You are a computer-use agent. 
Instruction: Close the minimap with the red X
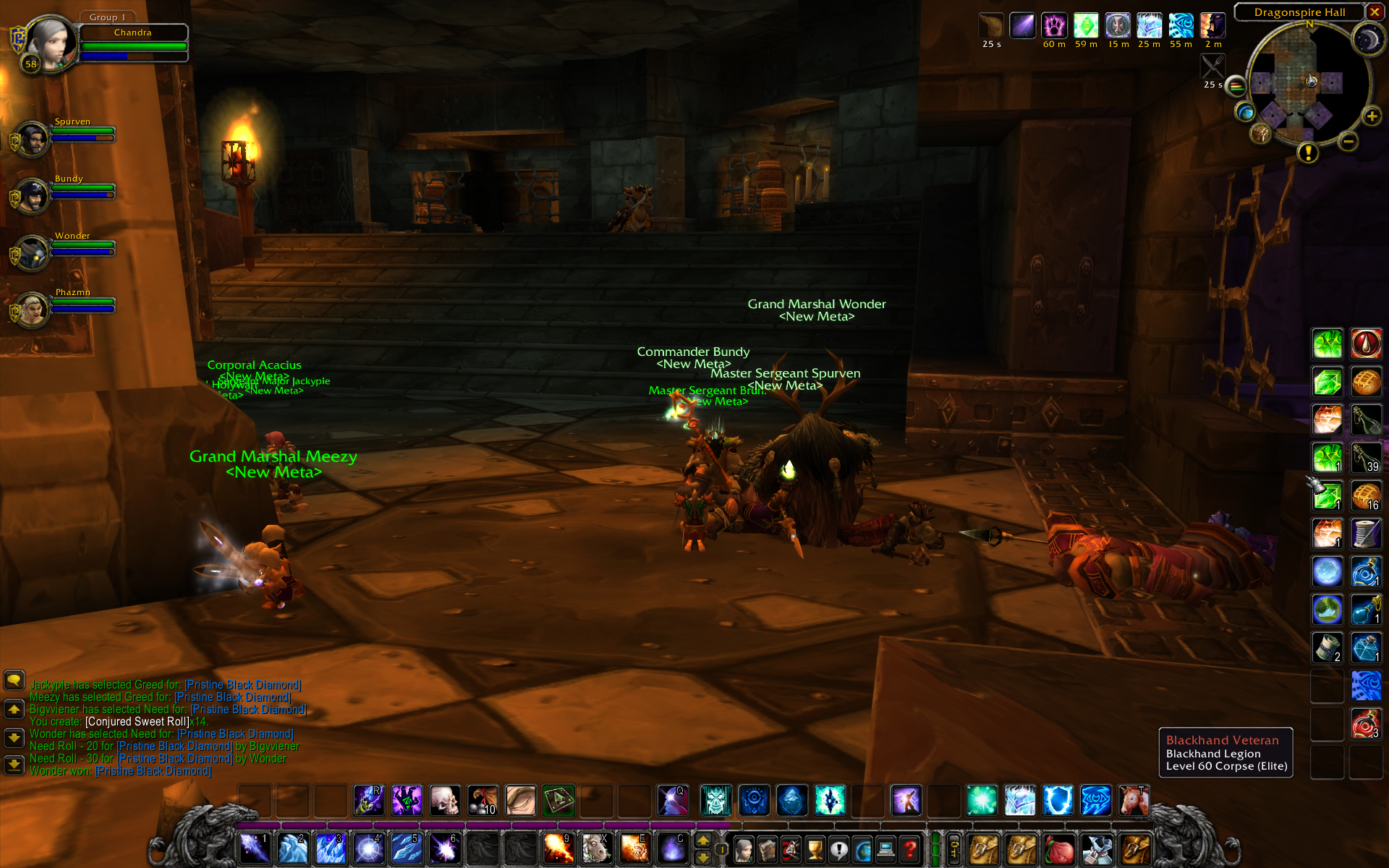(x=1375, y=12)
